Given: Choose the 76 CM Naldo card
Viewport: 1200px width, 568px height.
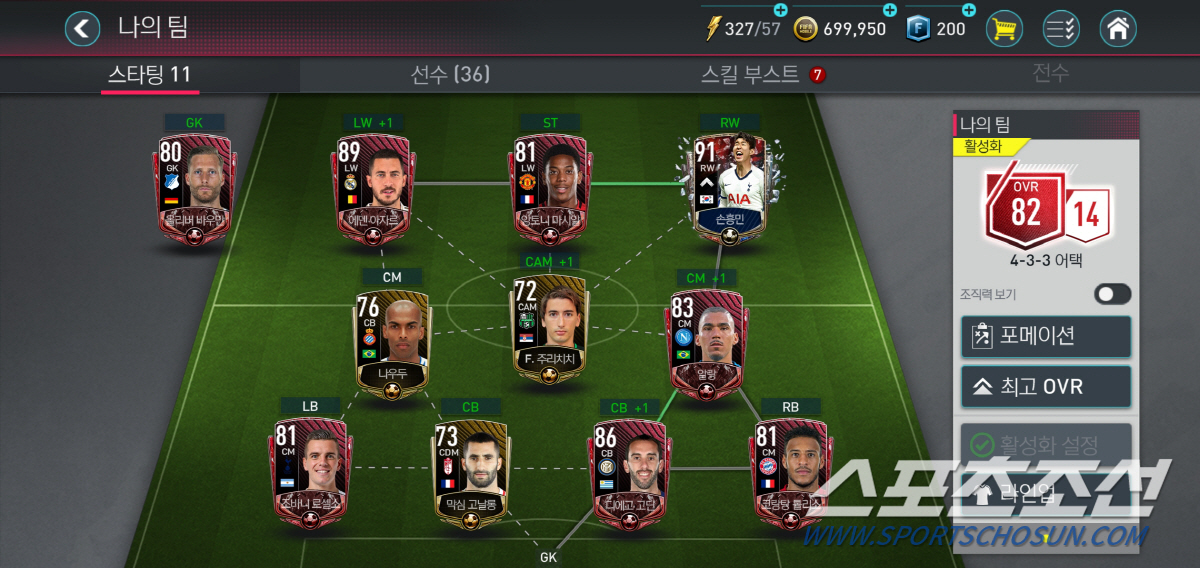Looking at the screenshot, I should pos(392,338).
